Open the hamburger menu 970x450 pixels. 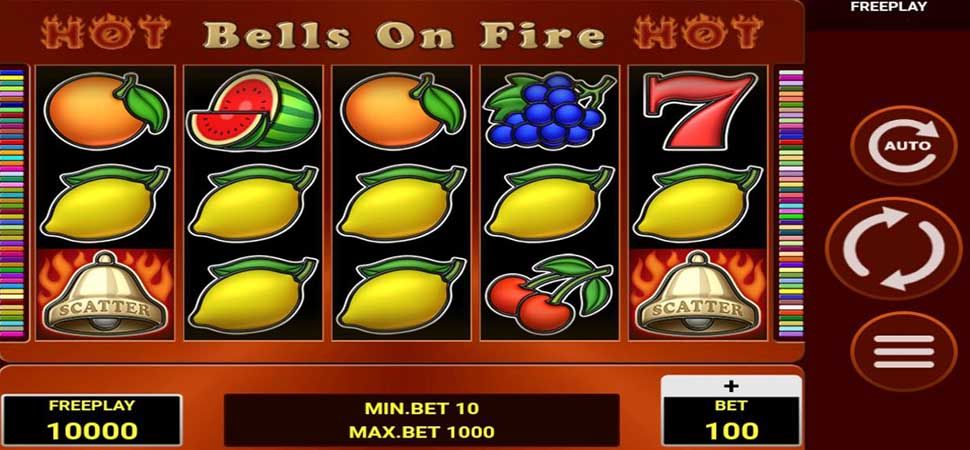(903, 351)
